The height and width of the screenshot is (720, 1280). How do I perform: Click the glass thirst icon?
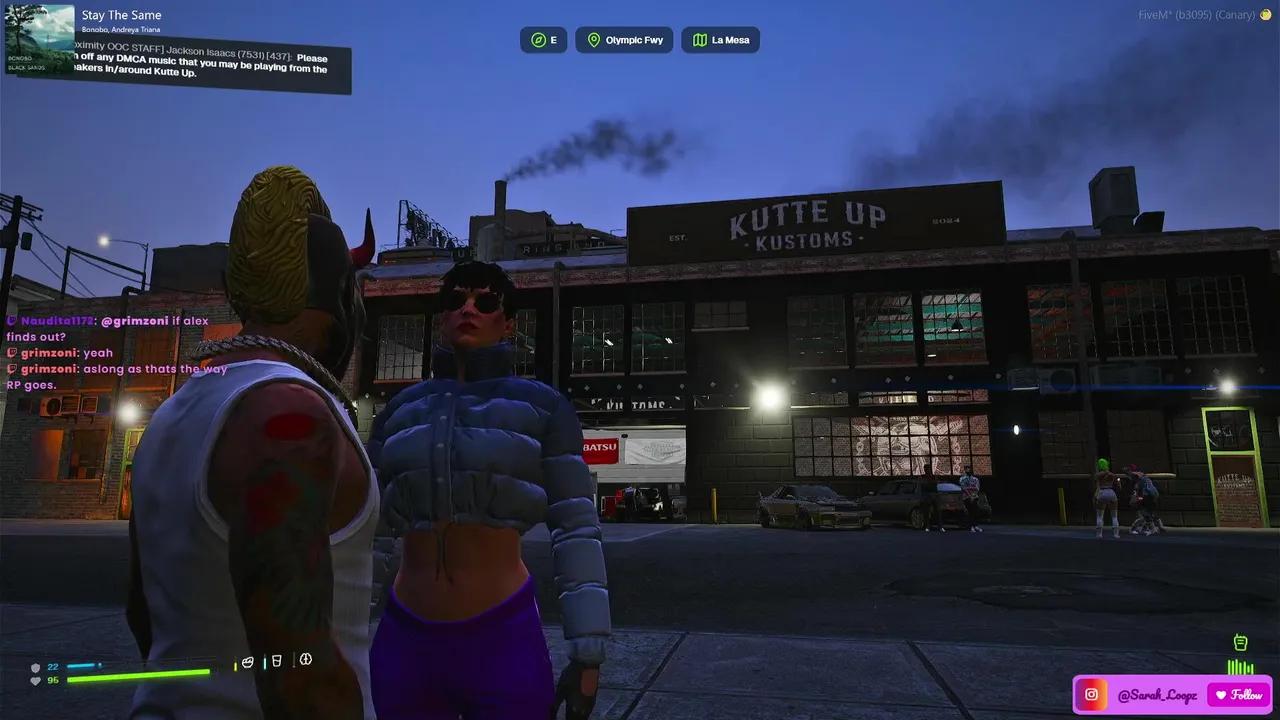pos(276,662)
